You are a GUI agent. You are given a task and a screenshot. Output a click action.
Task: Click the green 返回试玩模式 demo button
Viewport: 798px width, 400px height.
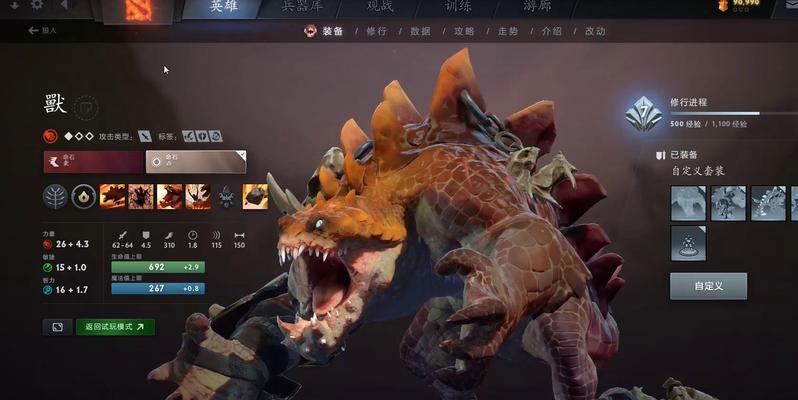point(115,326)
